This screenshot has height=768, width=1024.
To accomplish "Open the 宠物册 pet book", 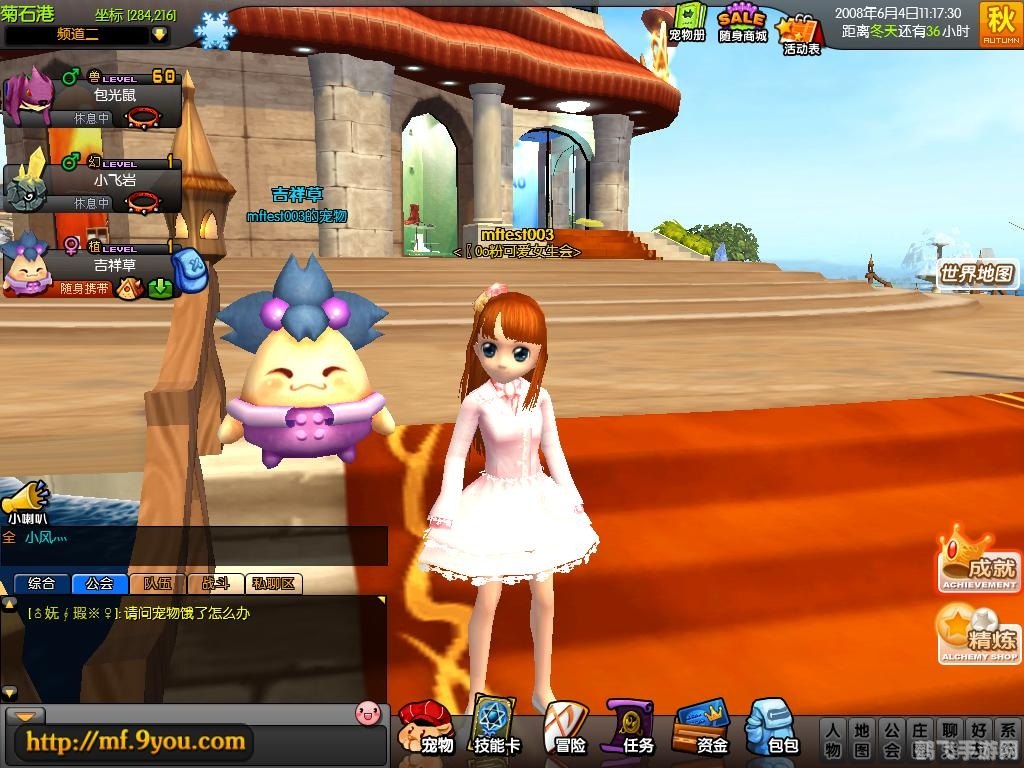I will 687,24.
